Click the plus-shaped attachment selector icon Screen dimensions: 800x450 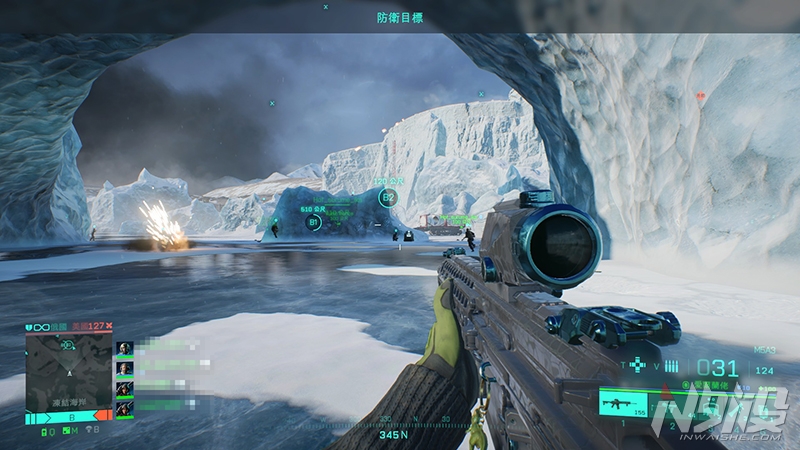tap(637, 366)
